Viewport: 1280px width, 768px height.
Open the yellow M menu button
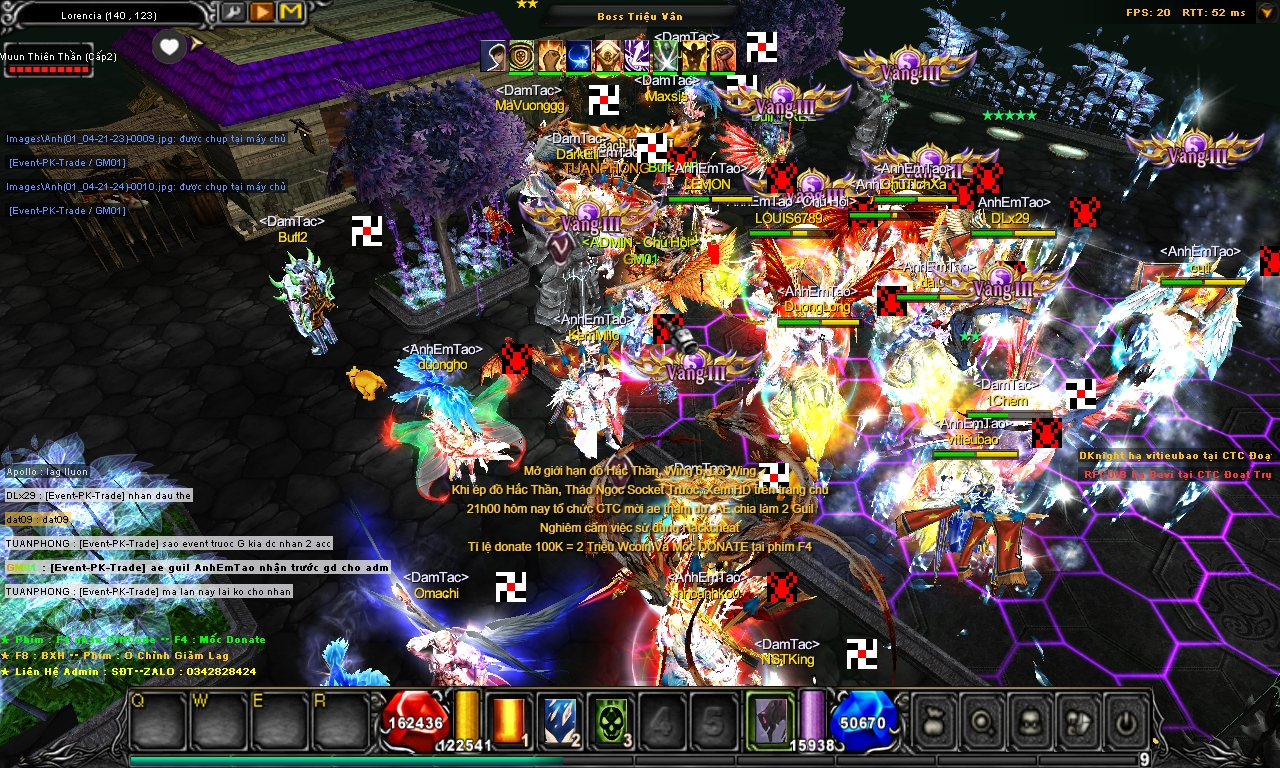click(x=291, y=12)
